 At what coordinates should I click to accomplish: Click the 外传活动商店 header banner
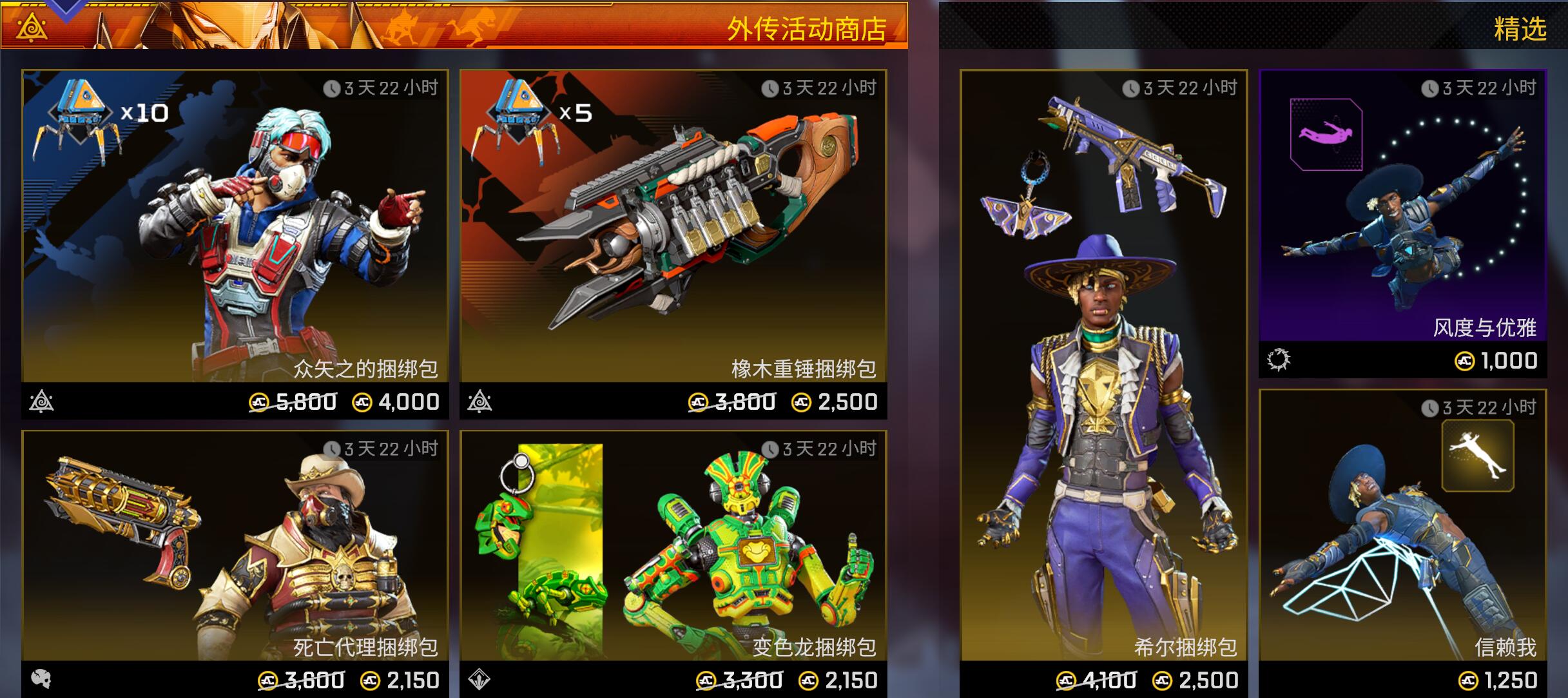pos(806,28)
